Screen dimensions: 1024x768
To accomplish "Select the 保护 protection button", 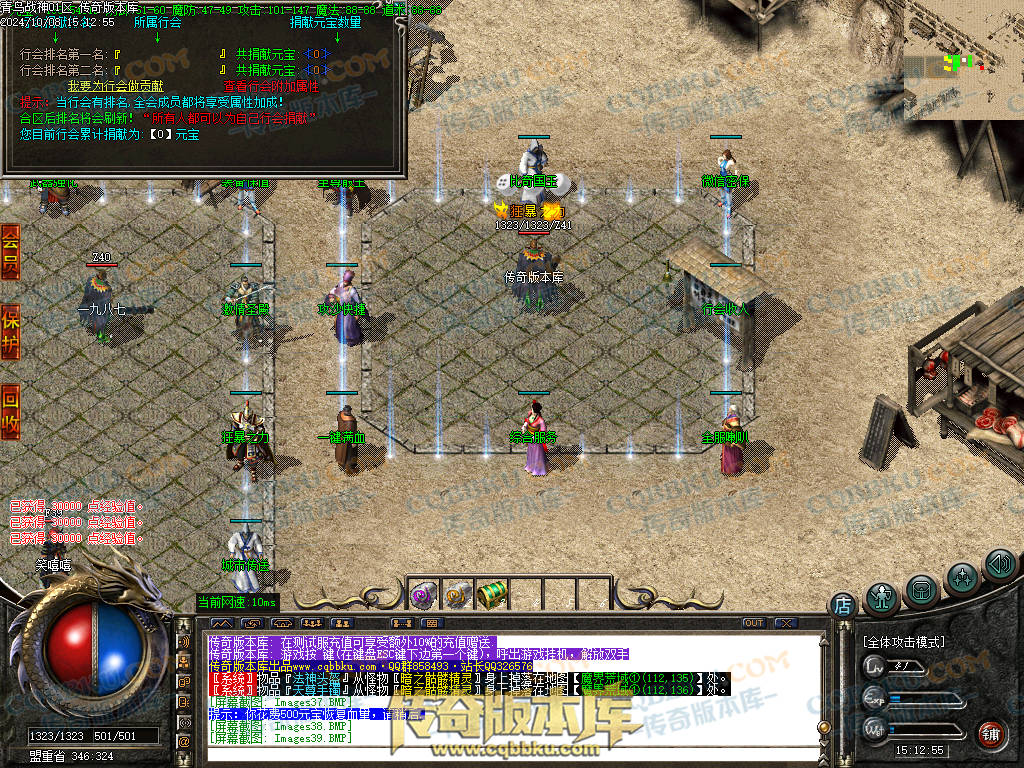I will [10, 331].
